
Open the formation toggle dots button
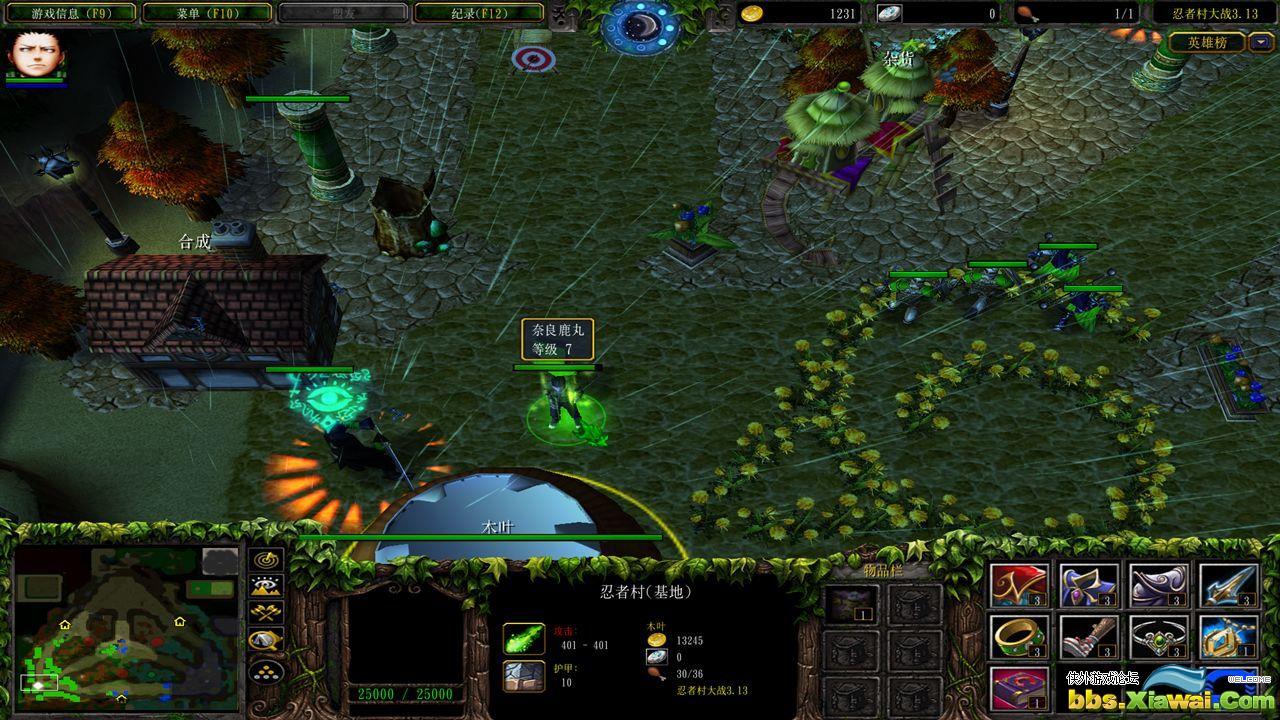(x=267, y=669)
